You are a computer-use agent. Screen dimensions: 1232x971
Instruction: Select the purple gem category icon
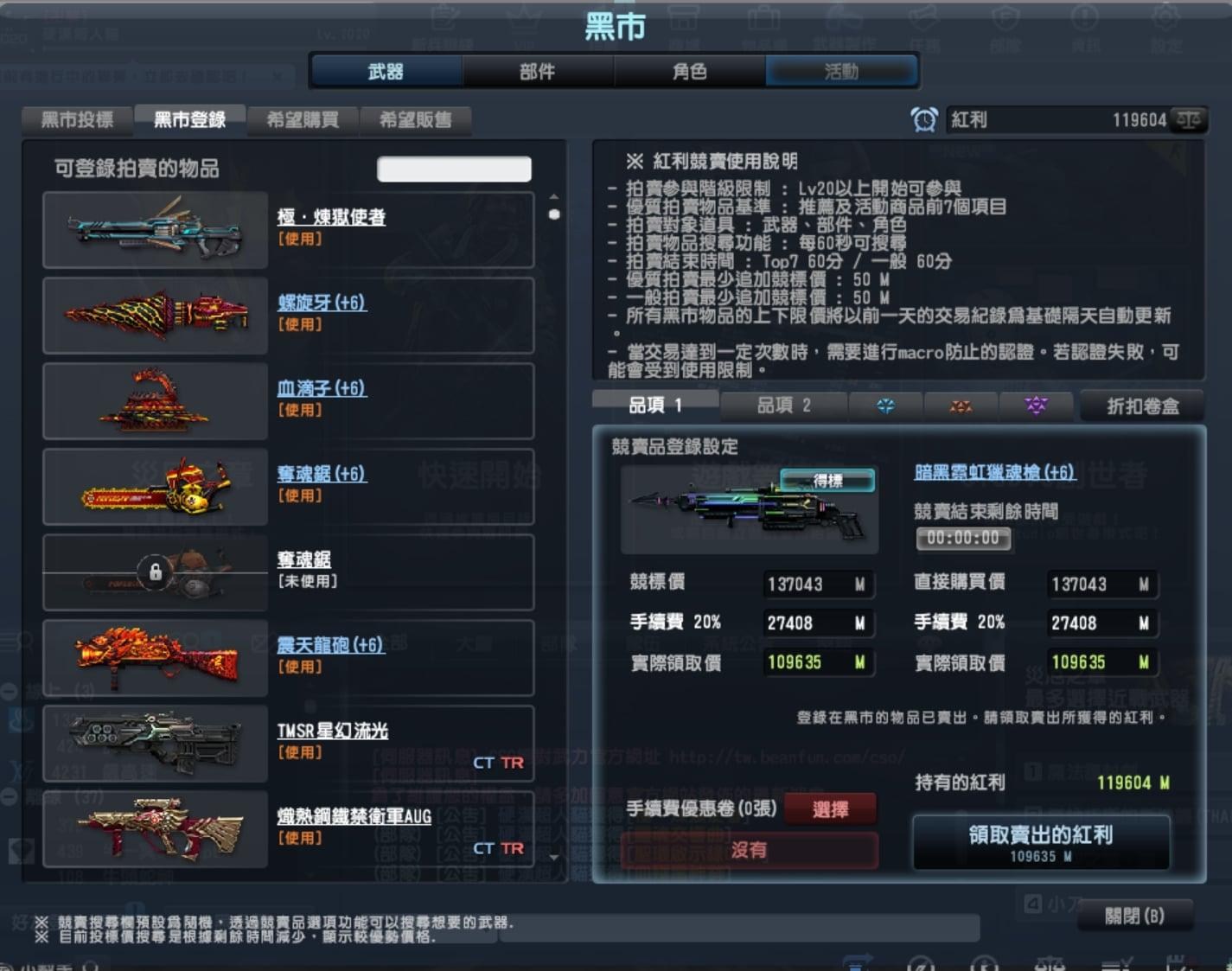(1037, 406)
